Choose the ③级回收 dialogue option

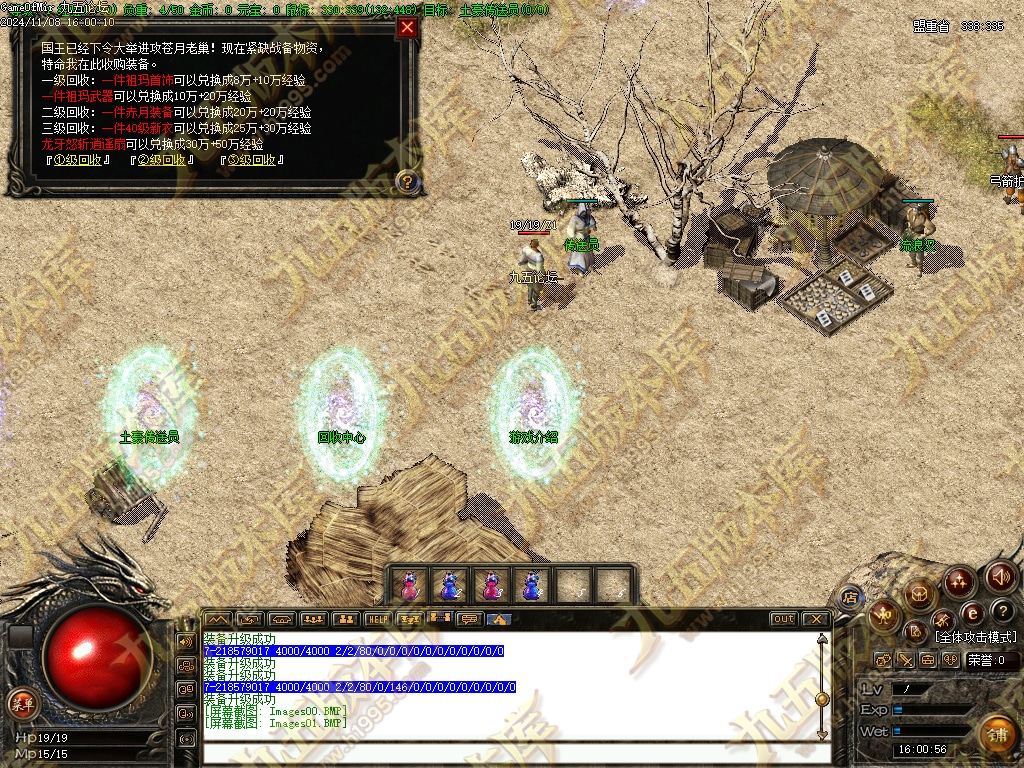(251, 160)
